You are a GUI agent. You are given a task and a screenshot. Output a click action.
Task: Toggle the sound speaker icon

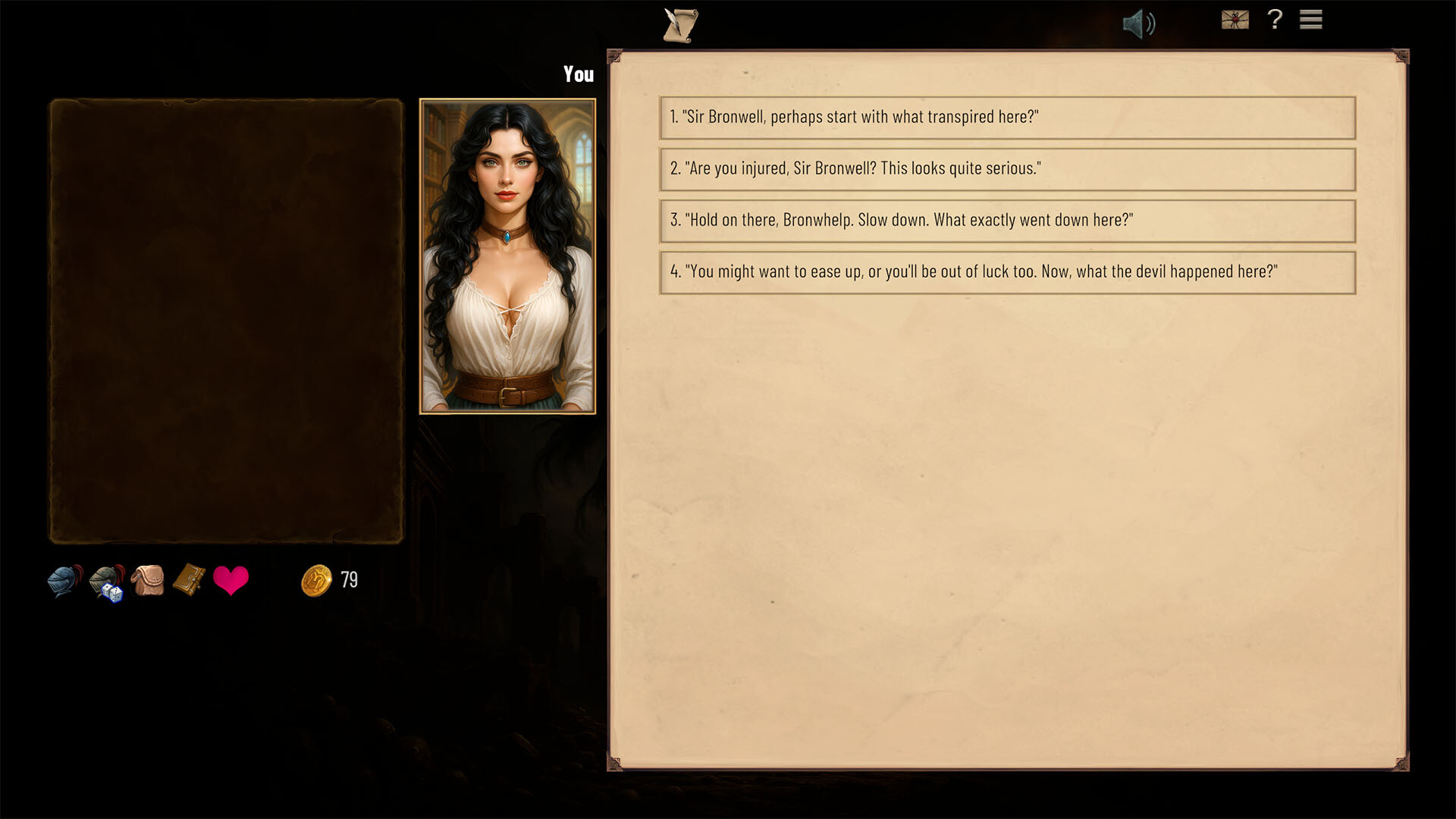pos(1138,24)
